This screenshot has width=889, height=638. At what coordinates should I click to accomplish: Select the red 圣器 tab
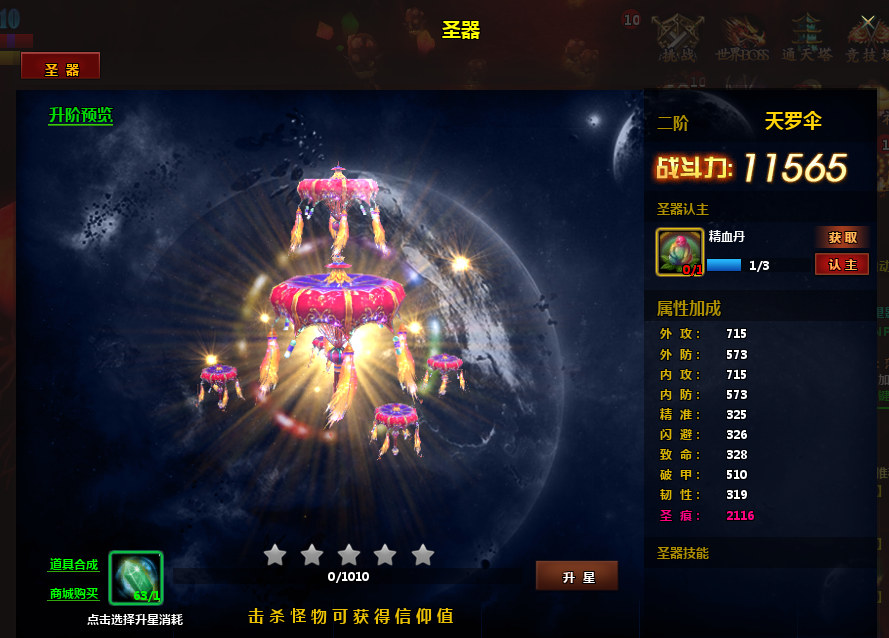click(x=61, y=68)
